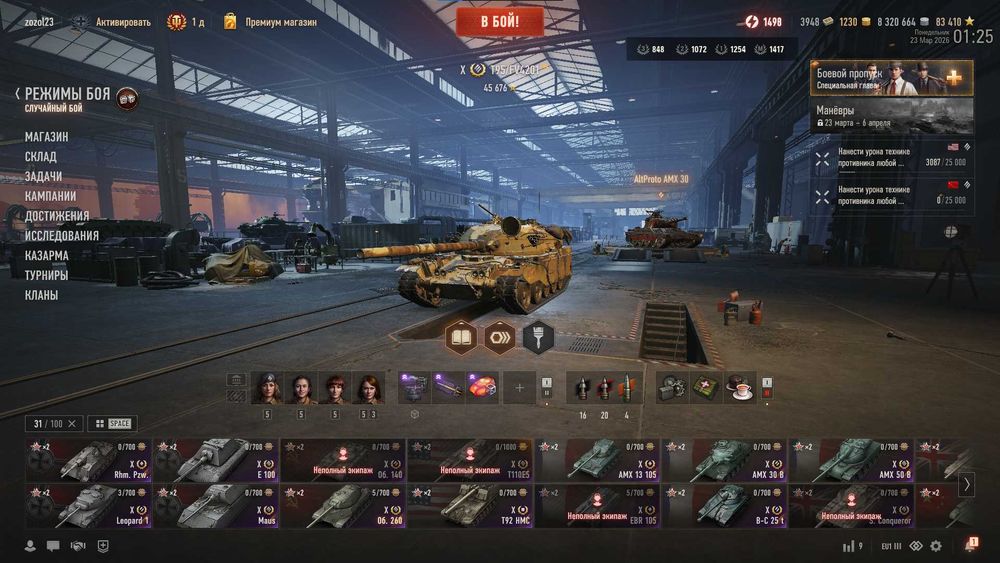Viewport: 1000px width, 563px height.
Task: View ДОСТИЖЕНИЯ from the side menu
Action: 57,216
